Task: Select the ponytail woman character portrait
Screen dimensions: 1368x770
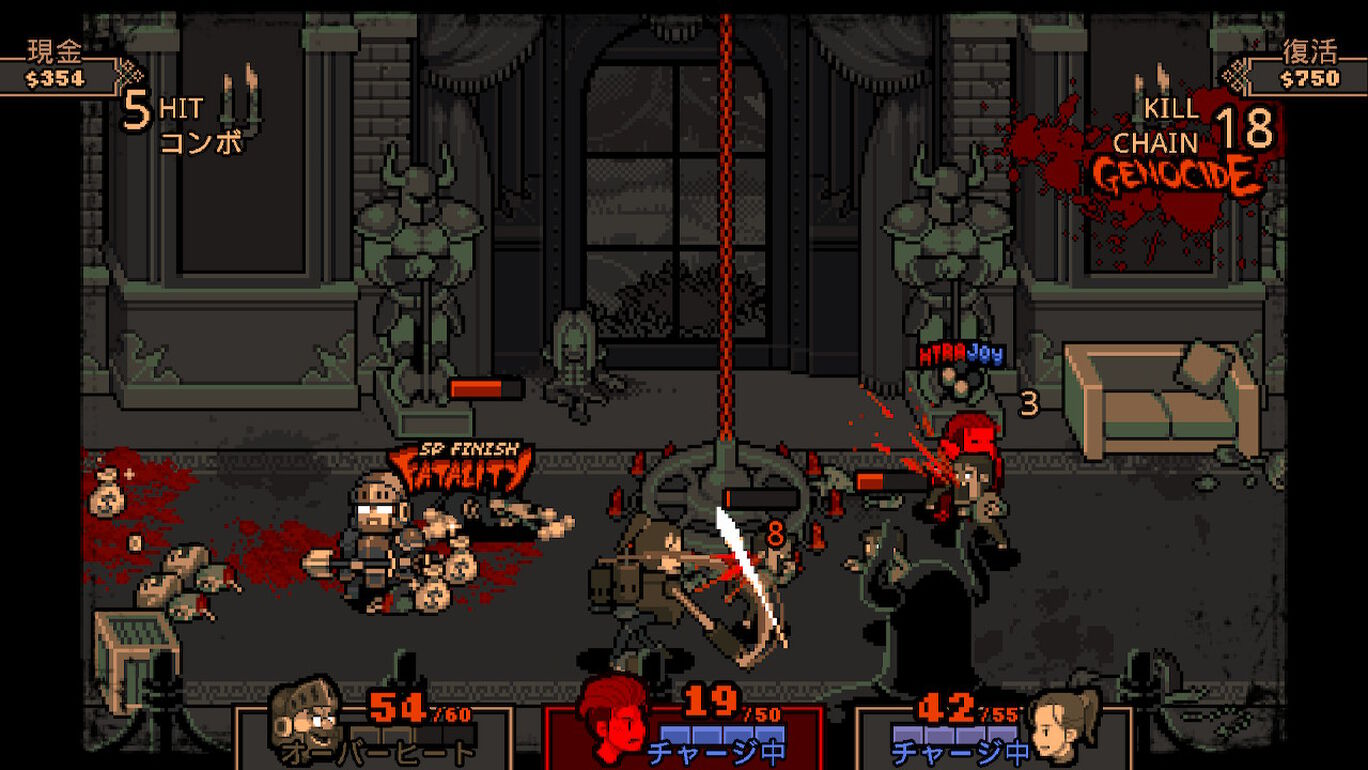Action: 1065,720
